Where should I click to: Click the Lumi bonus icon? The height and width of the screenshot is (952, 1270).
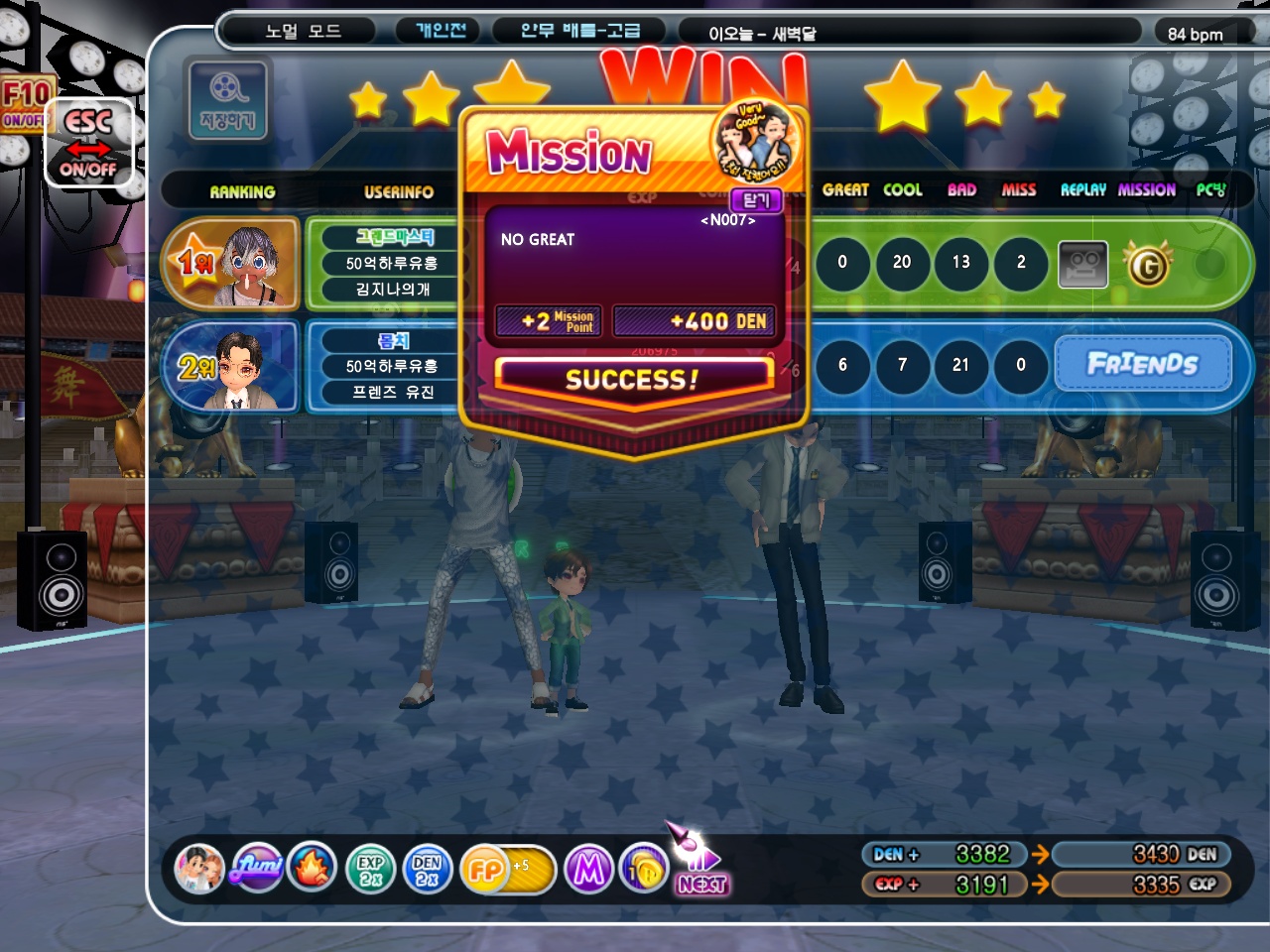257,869
